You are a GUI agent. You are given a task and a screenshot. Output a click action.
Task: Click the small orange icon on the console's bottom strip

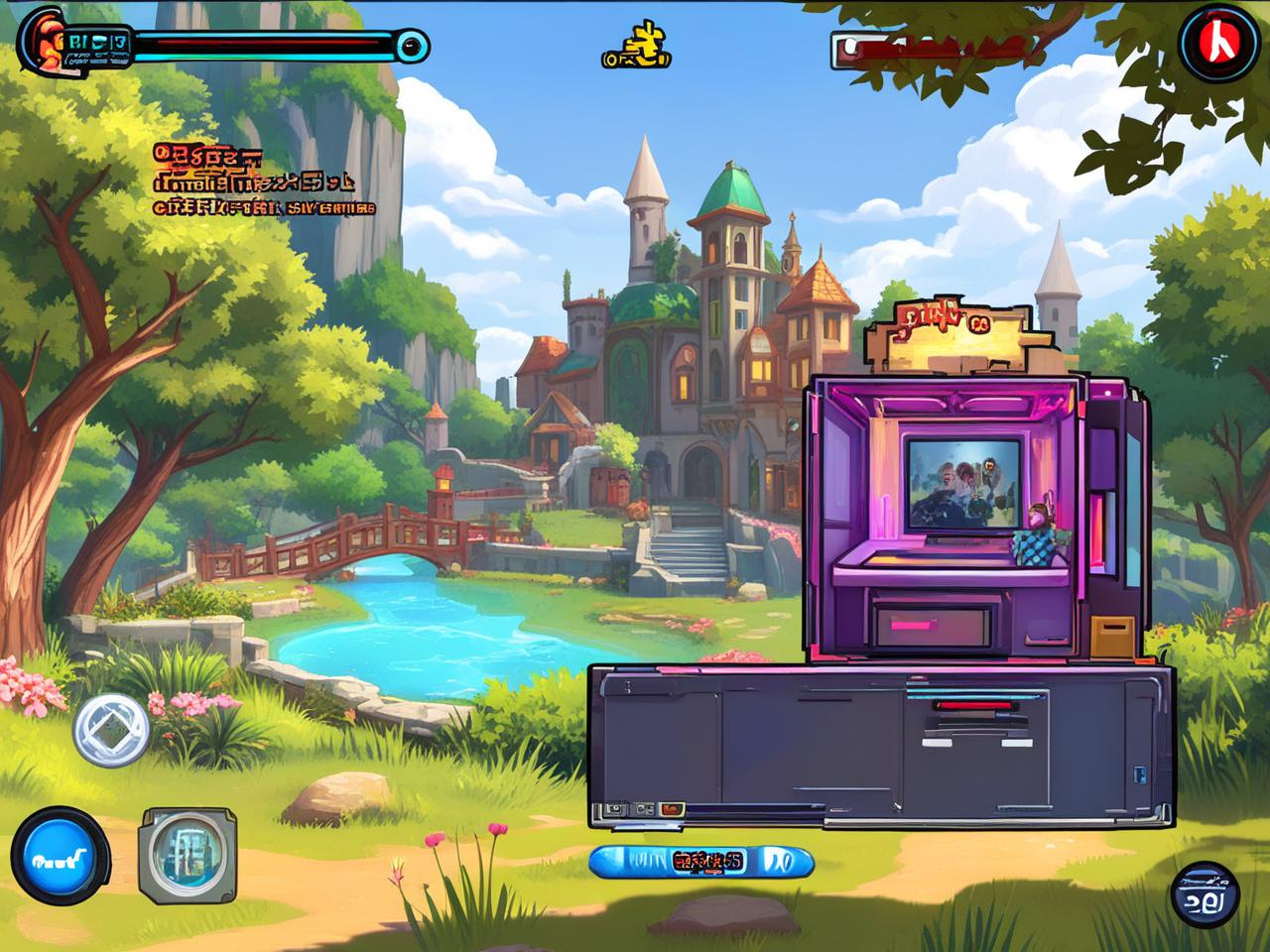pos(674,809)
